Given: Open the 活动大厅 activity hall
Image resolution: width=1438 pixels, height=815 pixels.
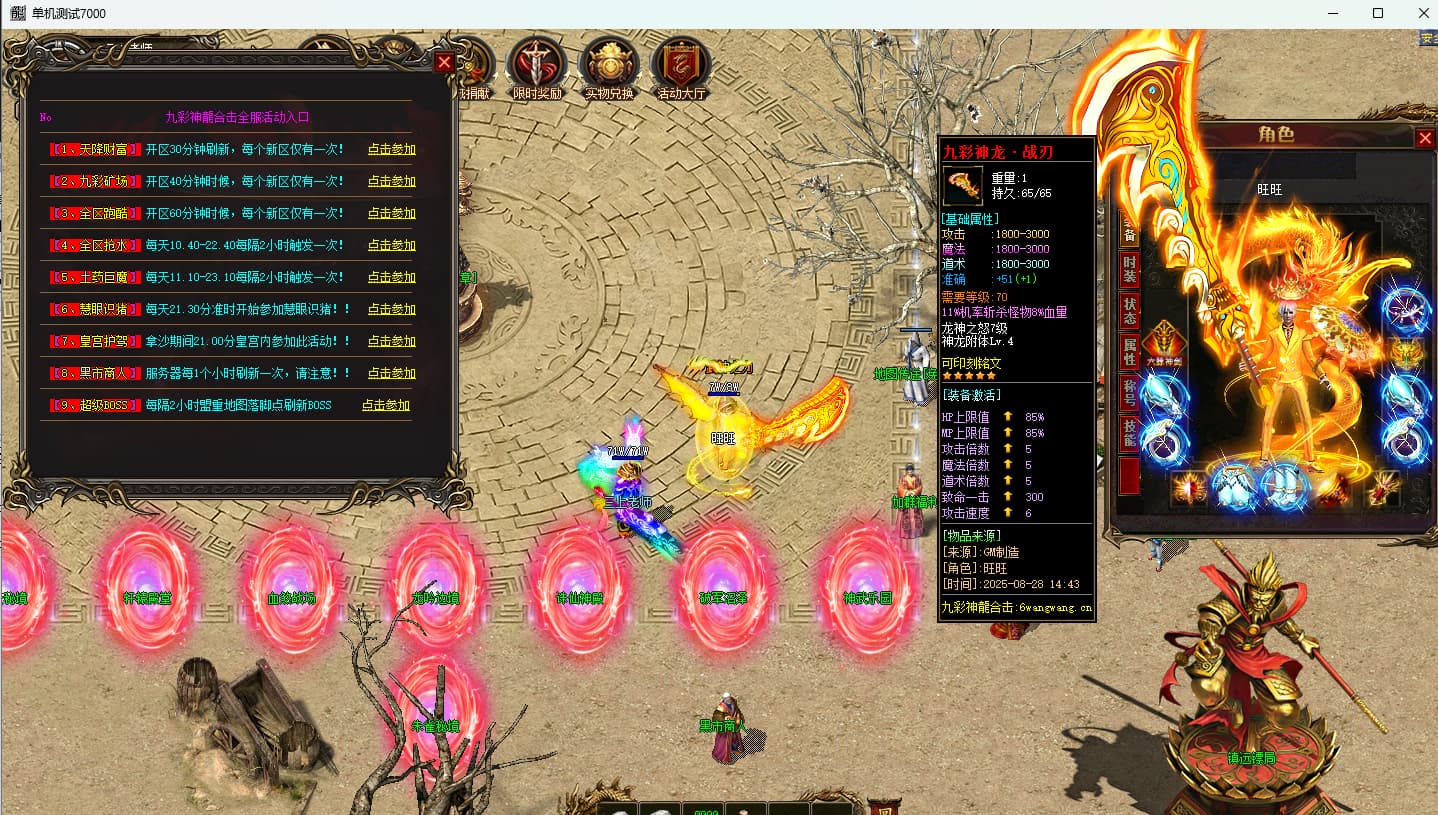Looking at the screenshot, I should (681, 68).
